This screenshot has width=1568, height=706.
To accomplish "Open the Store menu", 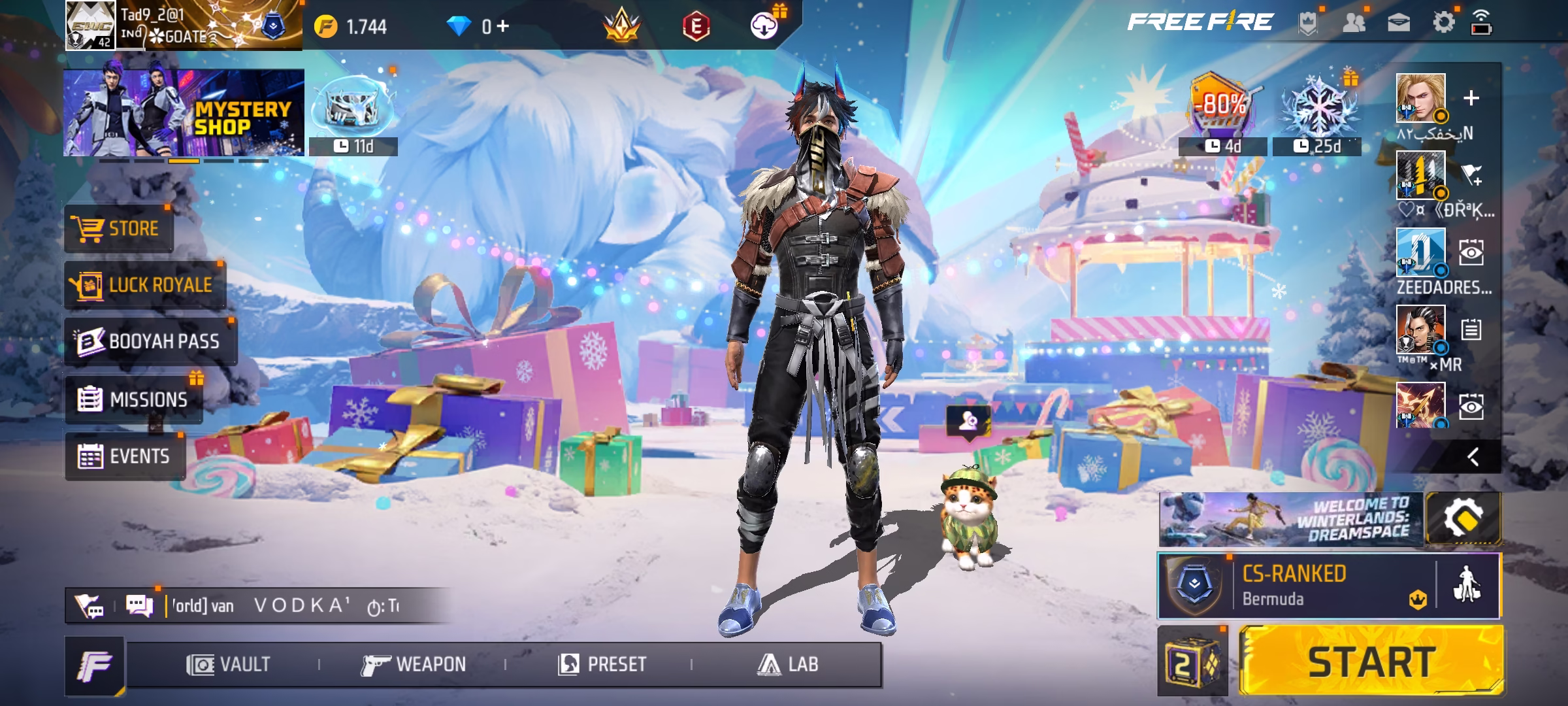I will (x=118, y=229).
